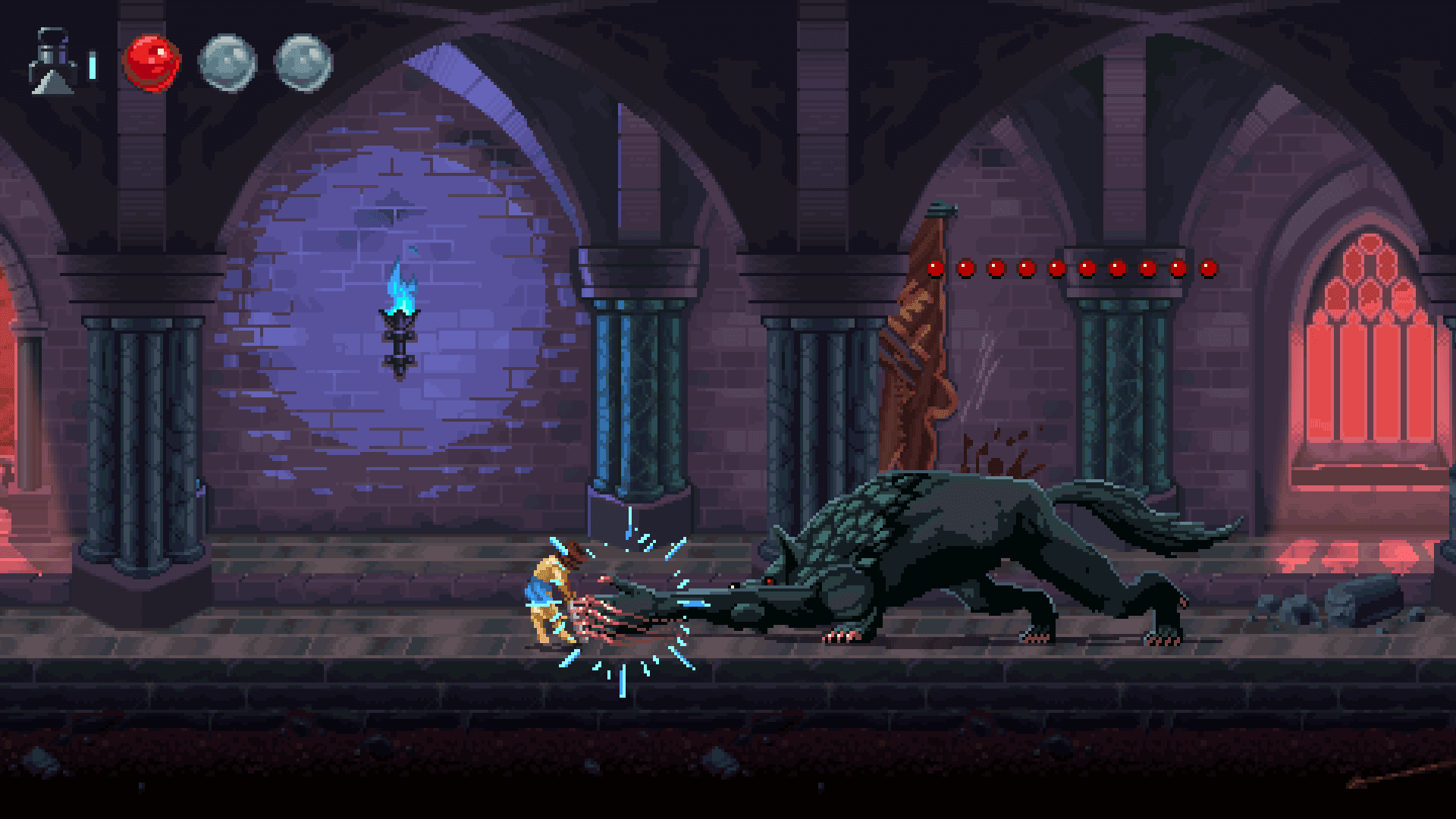The width and height of the screenshot is (1456, 819).
Task: Select the red health orb in the HUD
Action: [150, 64]
